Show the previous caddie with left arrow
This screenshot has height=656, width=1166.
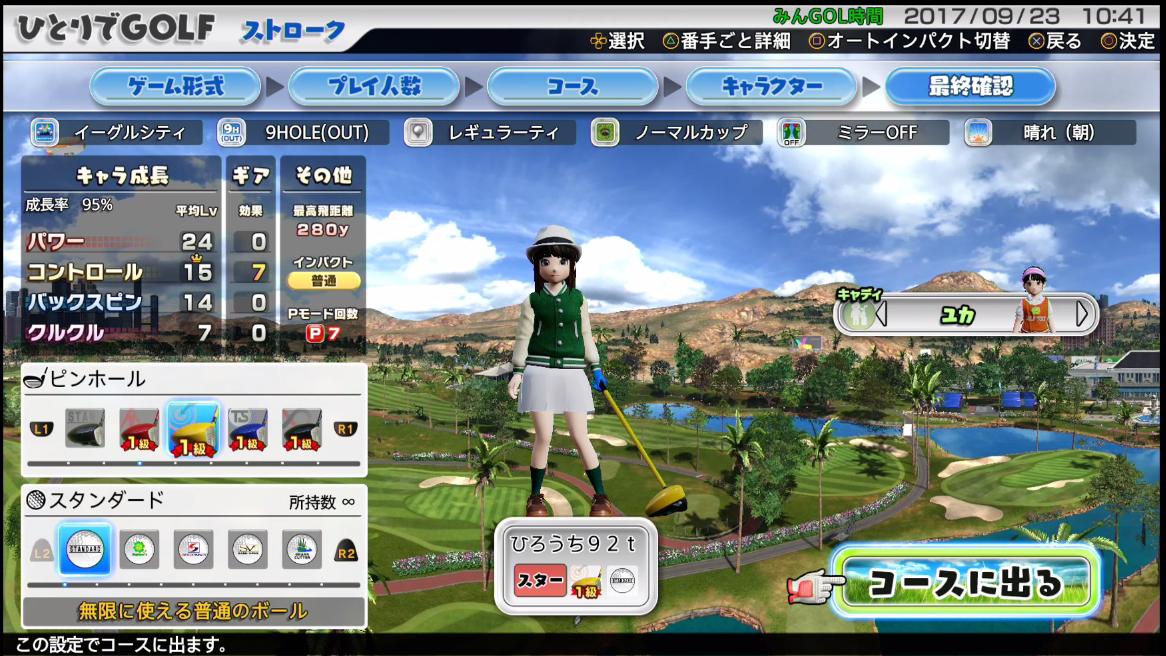(881, 314)
